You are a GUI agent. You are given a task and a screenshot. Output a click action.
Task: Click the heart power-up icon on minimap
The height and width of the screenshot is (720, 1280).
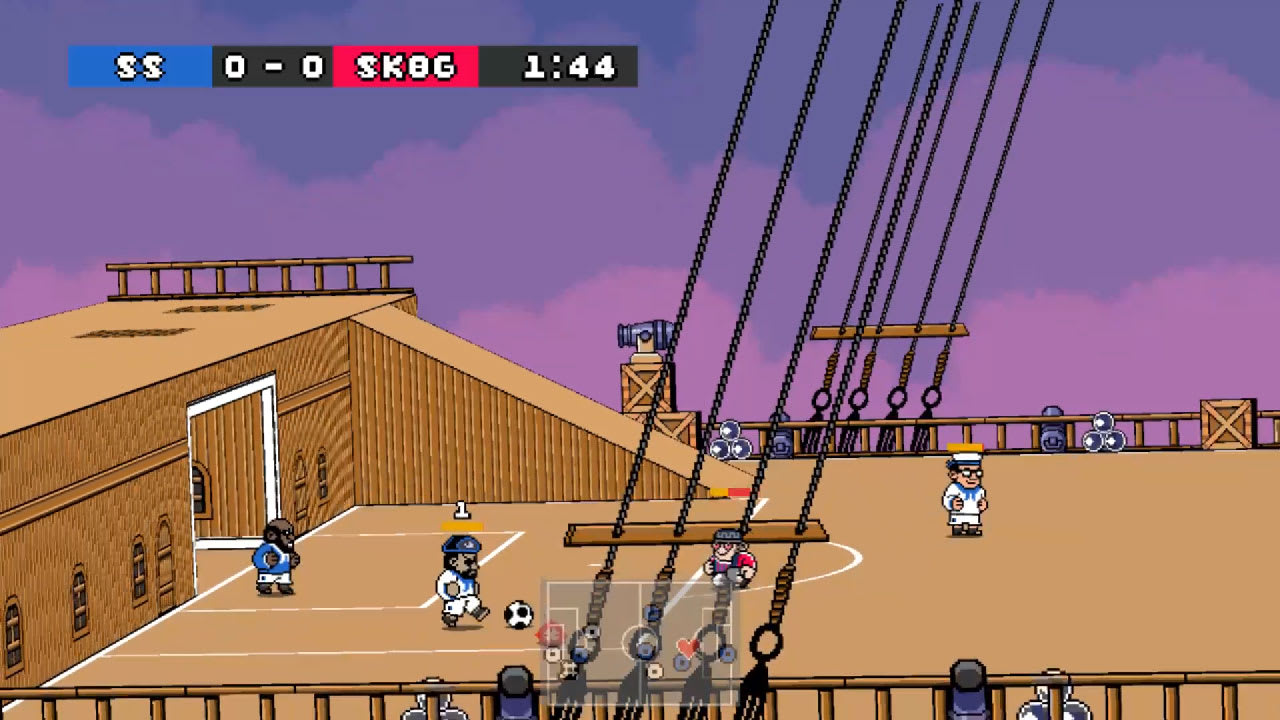coord(688,648)
